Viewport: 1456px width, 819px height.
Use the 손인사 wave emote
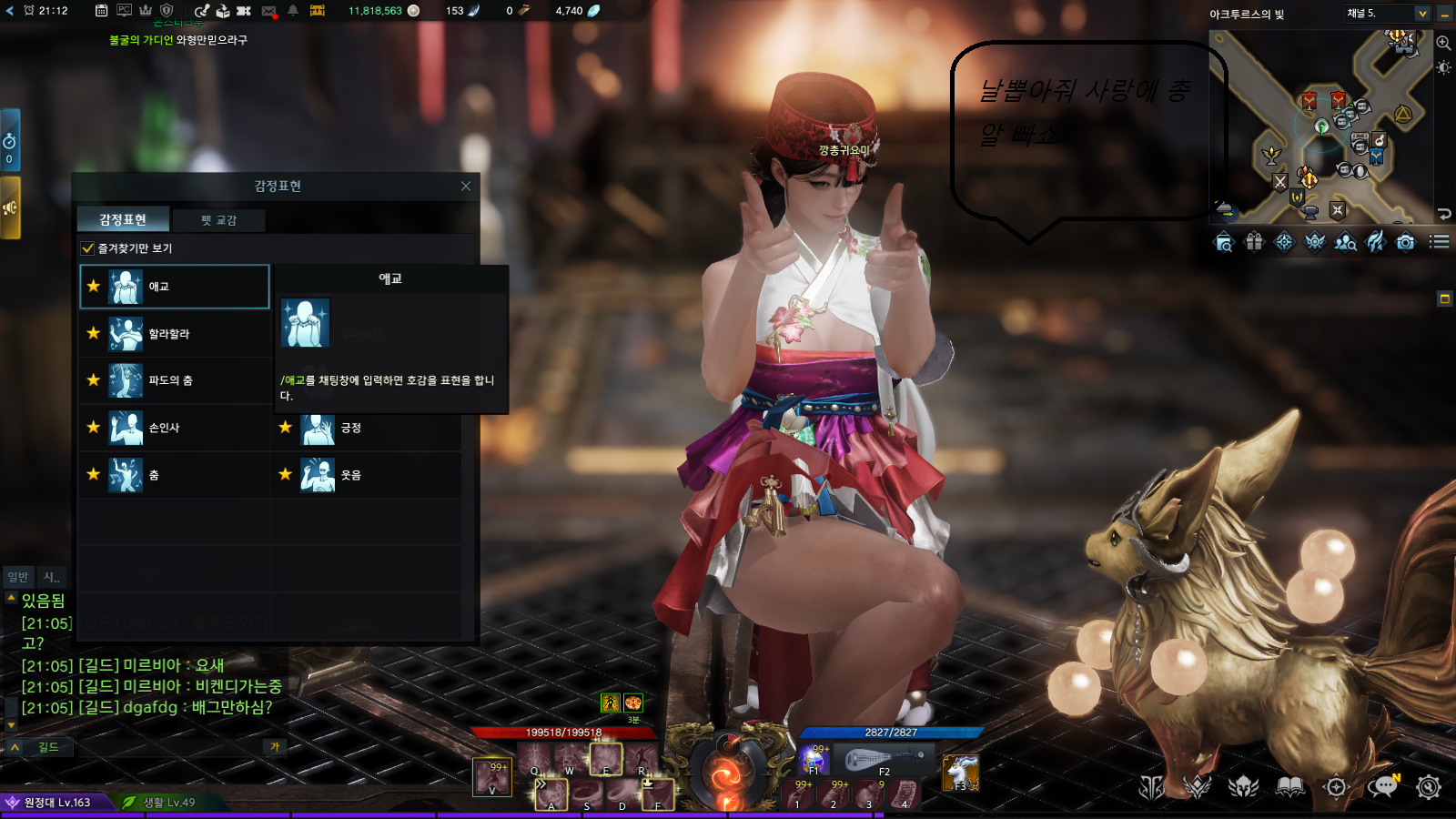click(173, 428)
